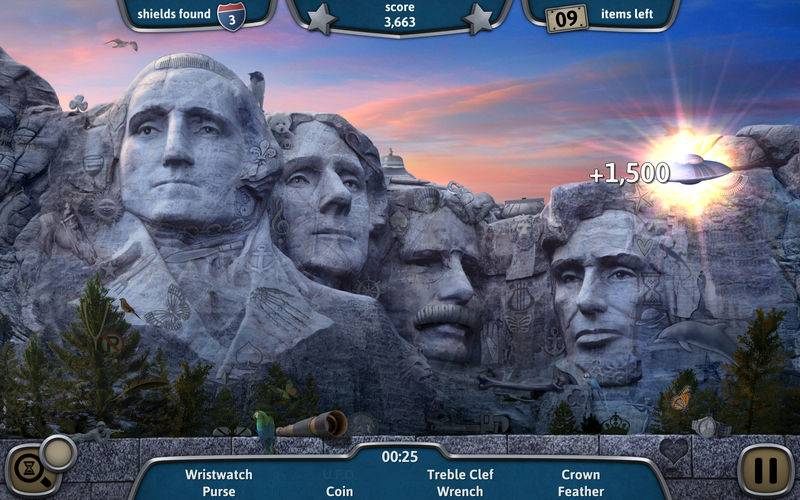
Task: Pick Wrench from the item list
Action: click(x=460, y=491)
